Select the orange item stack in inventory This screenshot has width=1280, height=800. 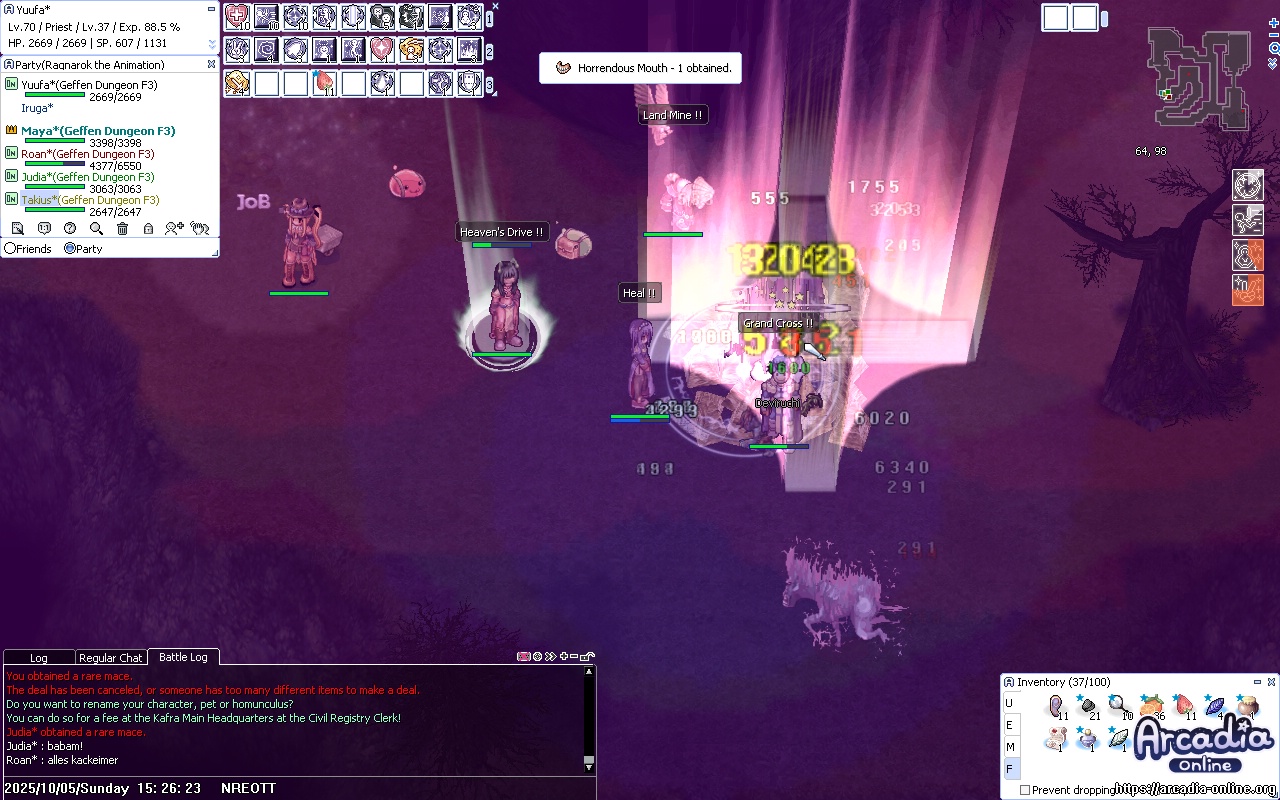[x=1151, y=708]
